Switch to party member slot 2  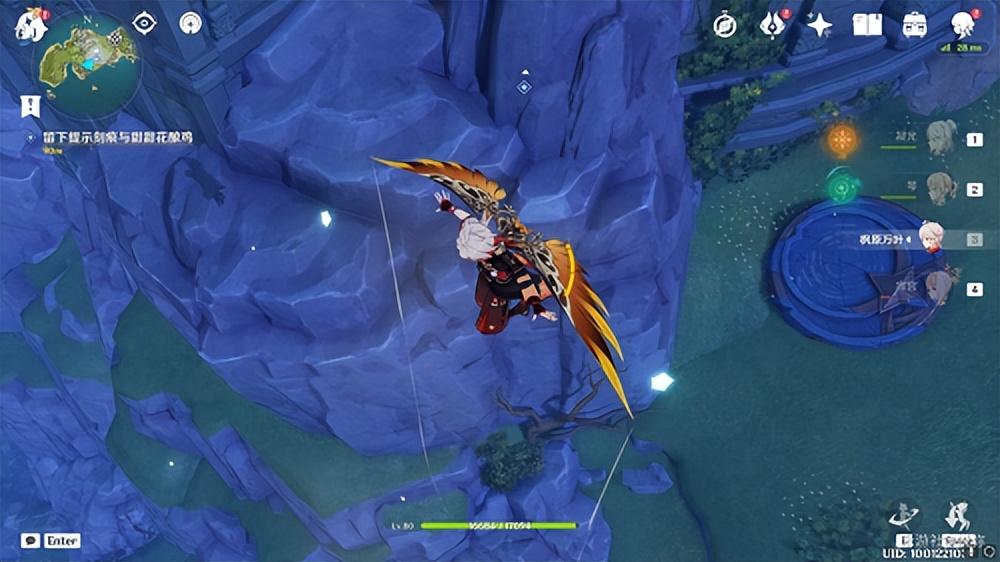point(943,188)
